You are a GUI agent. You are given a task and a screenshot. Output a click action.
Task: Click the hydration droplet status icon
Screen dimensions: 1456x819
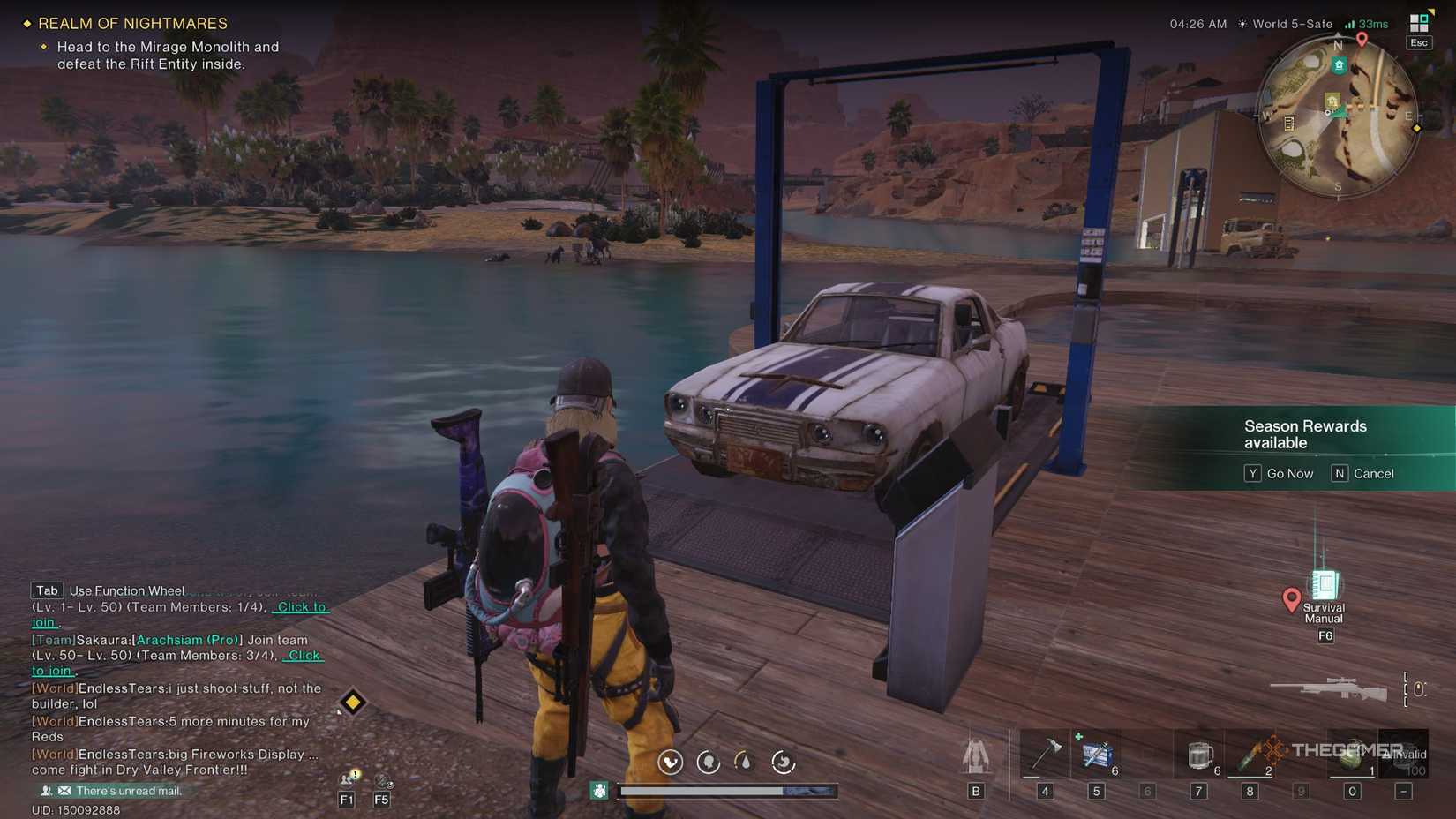(744, 761)
